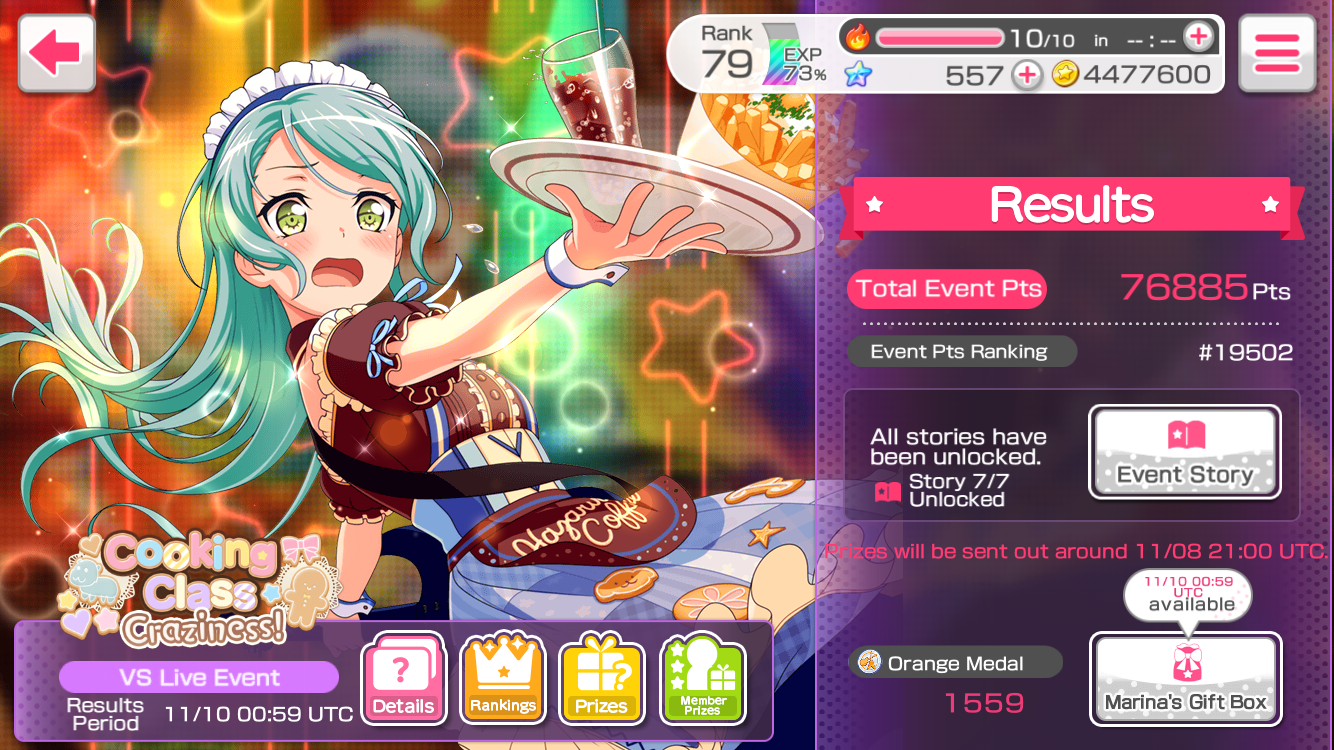1334x750 pixels.
Task: Open Member Prizes
Action: [702, 678]
